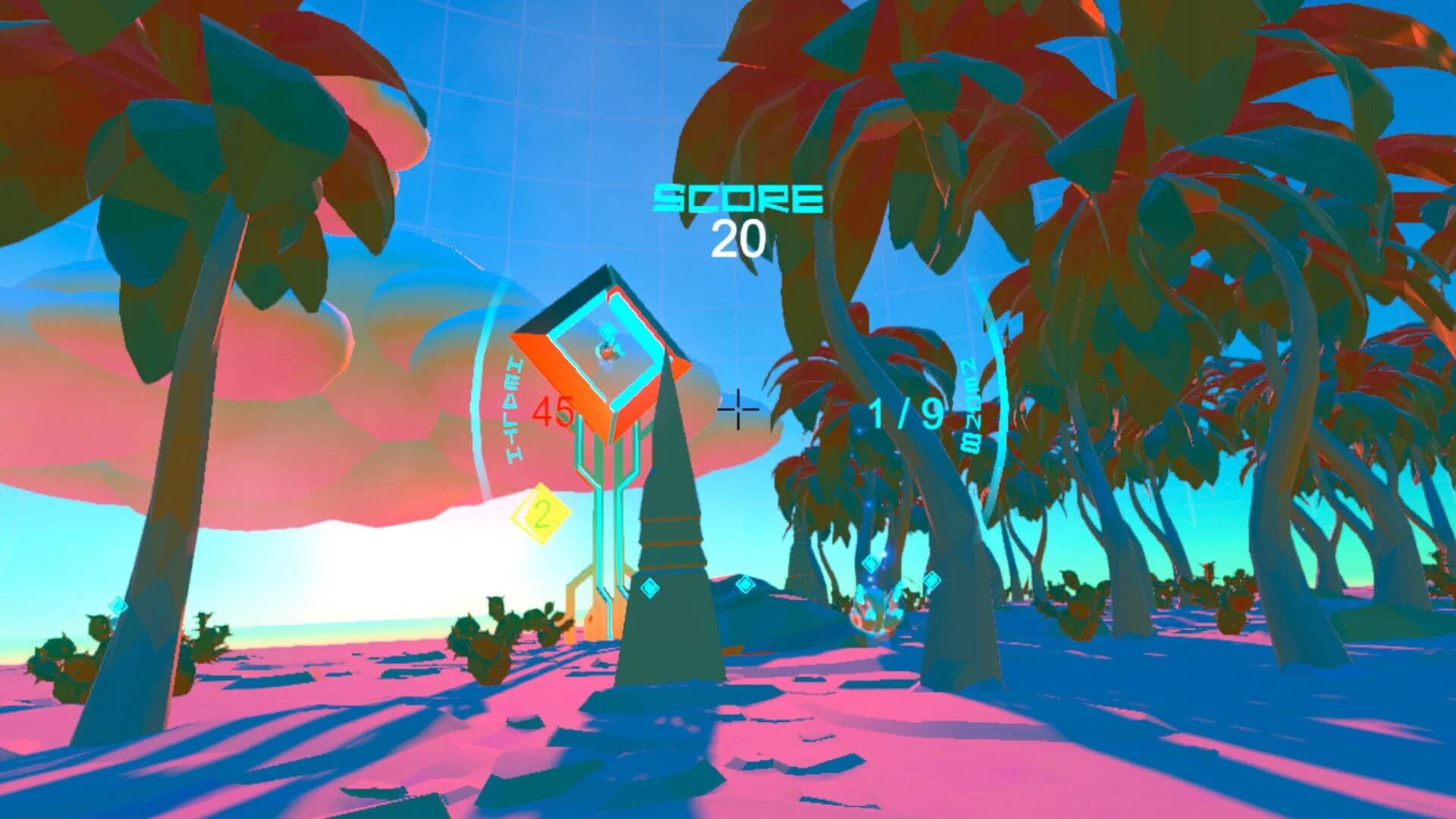
Task: Click the diamond icon above the glowing orb
Action: click(x=871, y=563)
